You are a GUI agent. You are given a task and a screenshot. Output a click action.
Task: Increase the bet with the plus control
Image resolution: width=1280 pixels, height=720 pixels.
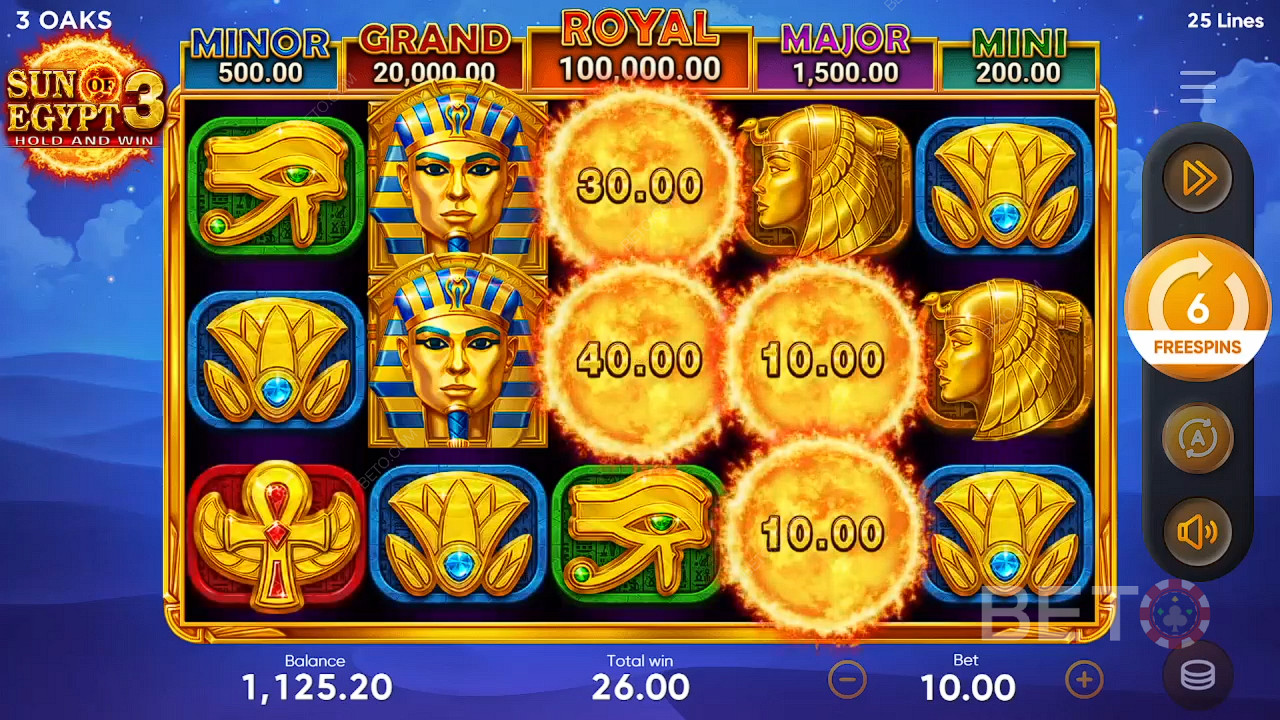click(x=1084, y=680)
